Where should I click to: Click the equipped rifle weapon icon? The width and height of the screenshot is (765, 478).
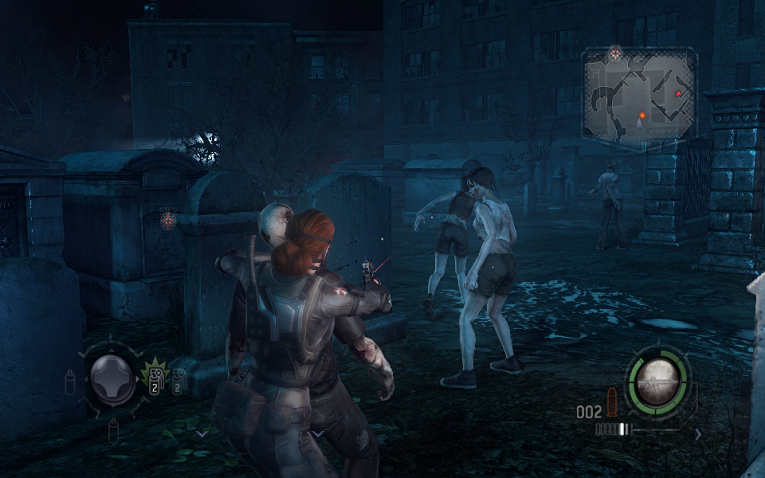point(657,377)
